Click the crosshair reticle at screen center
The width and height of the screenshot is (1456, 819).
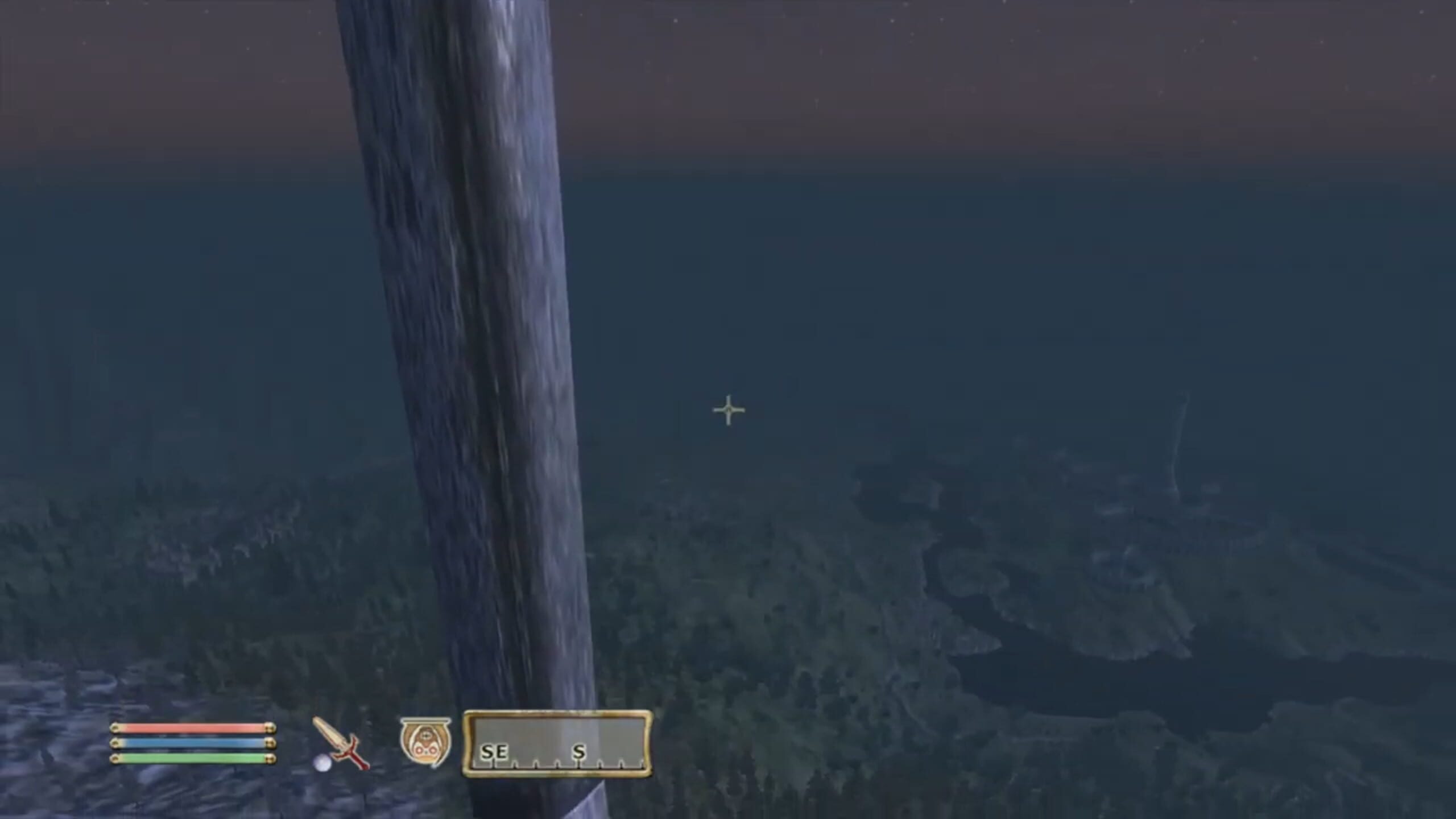click(x=729, y=408)
